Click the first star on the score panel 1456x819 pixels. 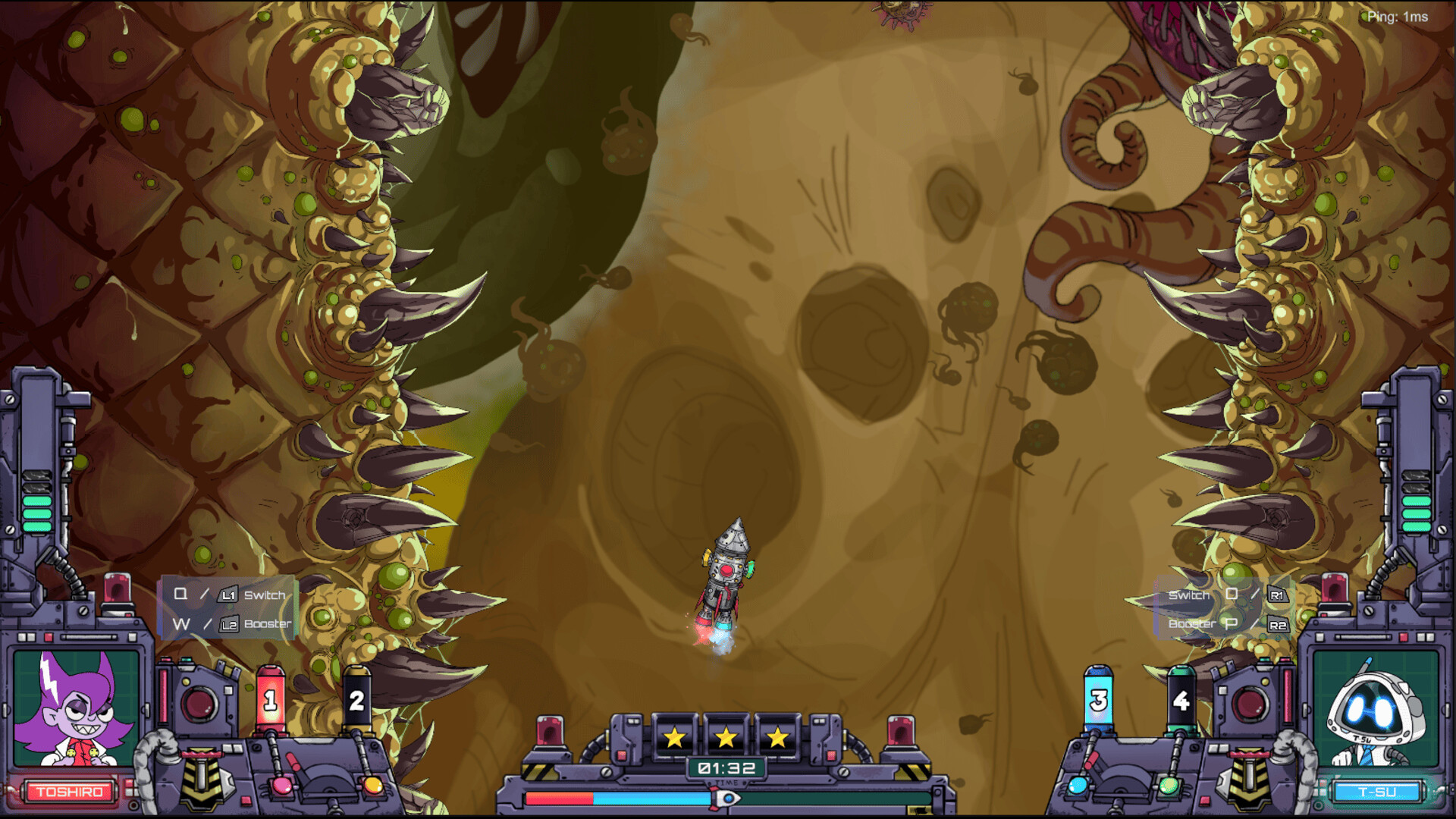click(673, 736)
